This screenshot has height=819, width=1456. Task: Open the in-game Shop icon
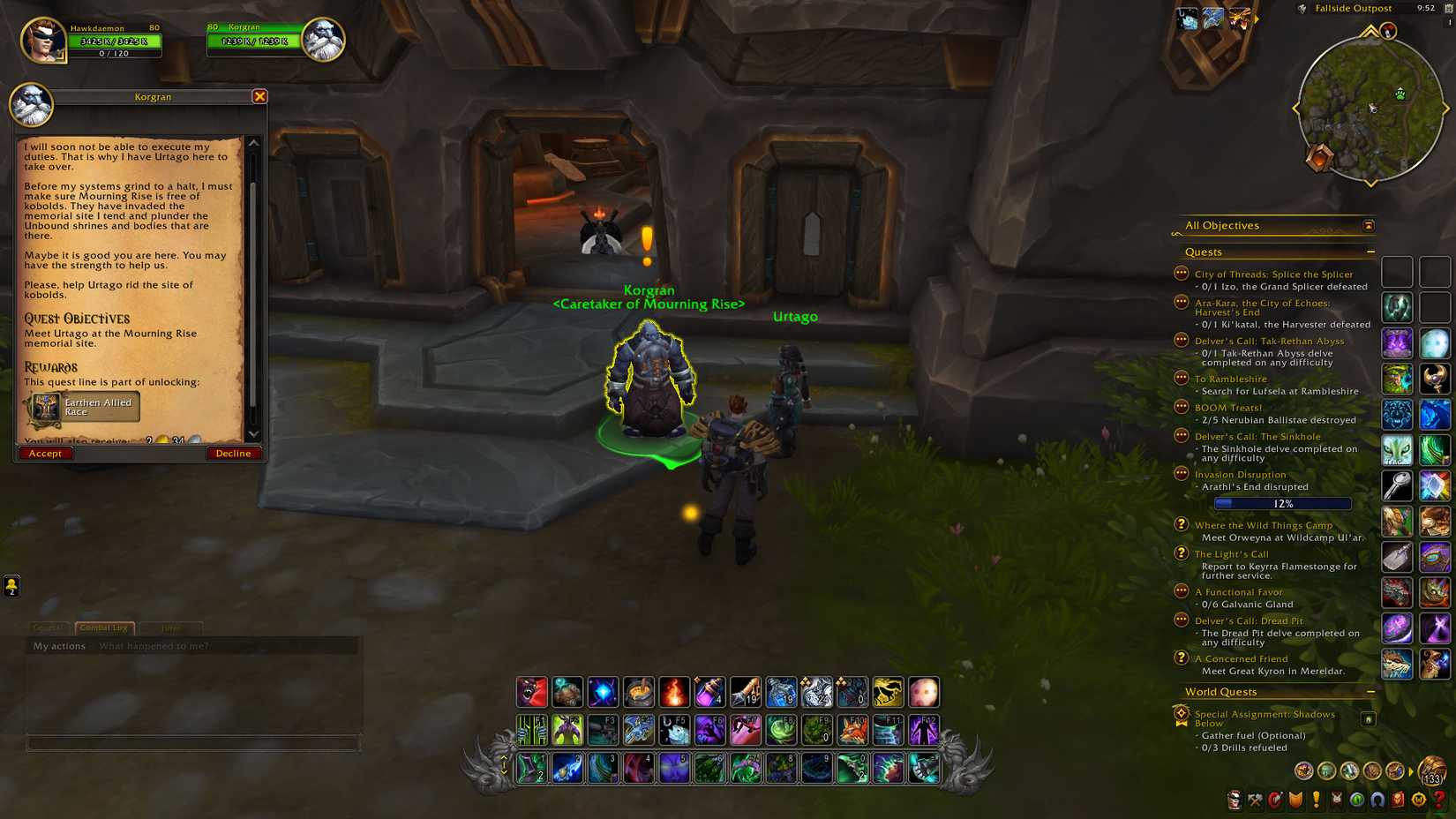(x=1397, y=801)
